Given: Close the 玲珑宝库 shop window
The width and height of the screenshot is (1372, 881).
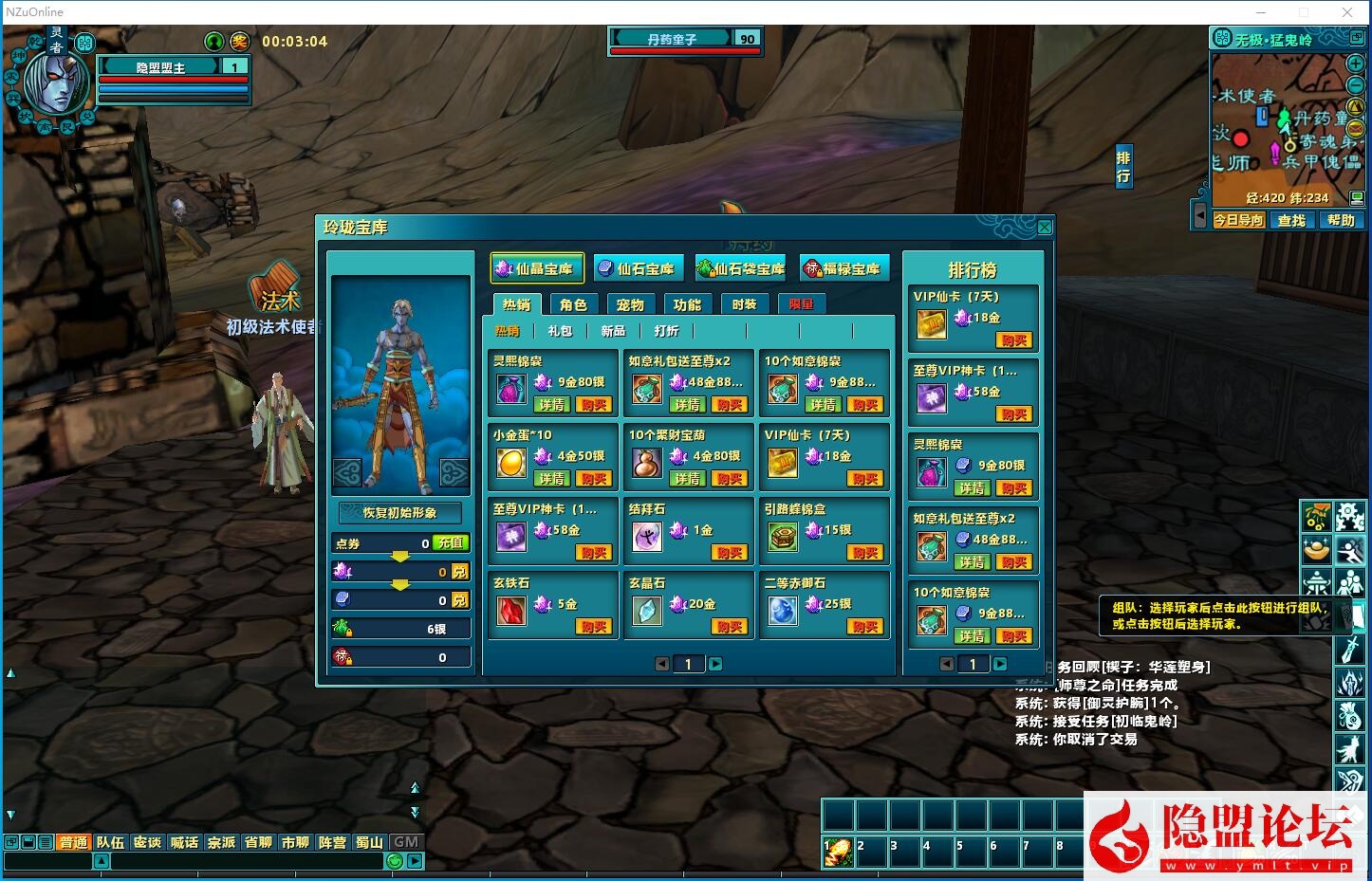Looking at the screenshot, I should point(1044,228).
